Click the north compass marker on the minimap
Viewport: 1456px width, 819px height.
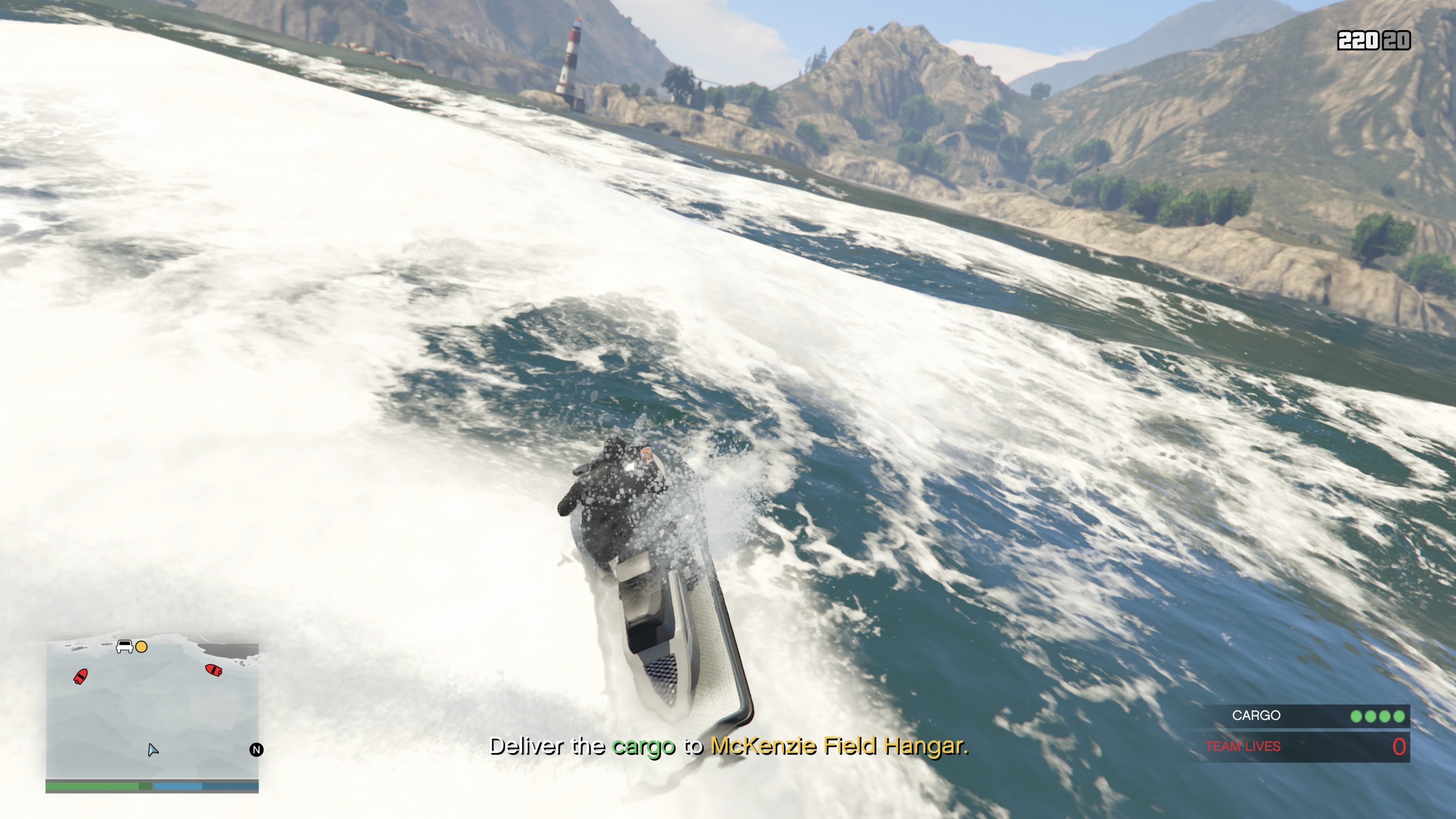click(x=256, y=750)
